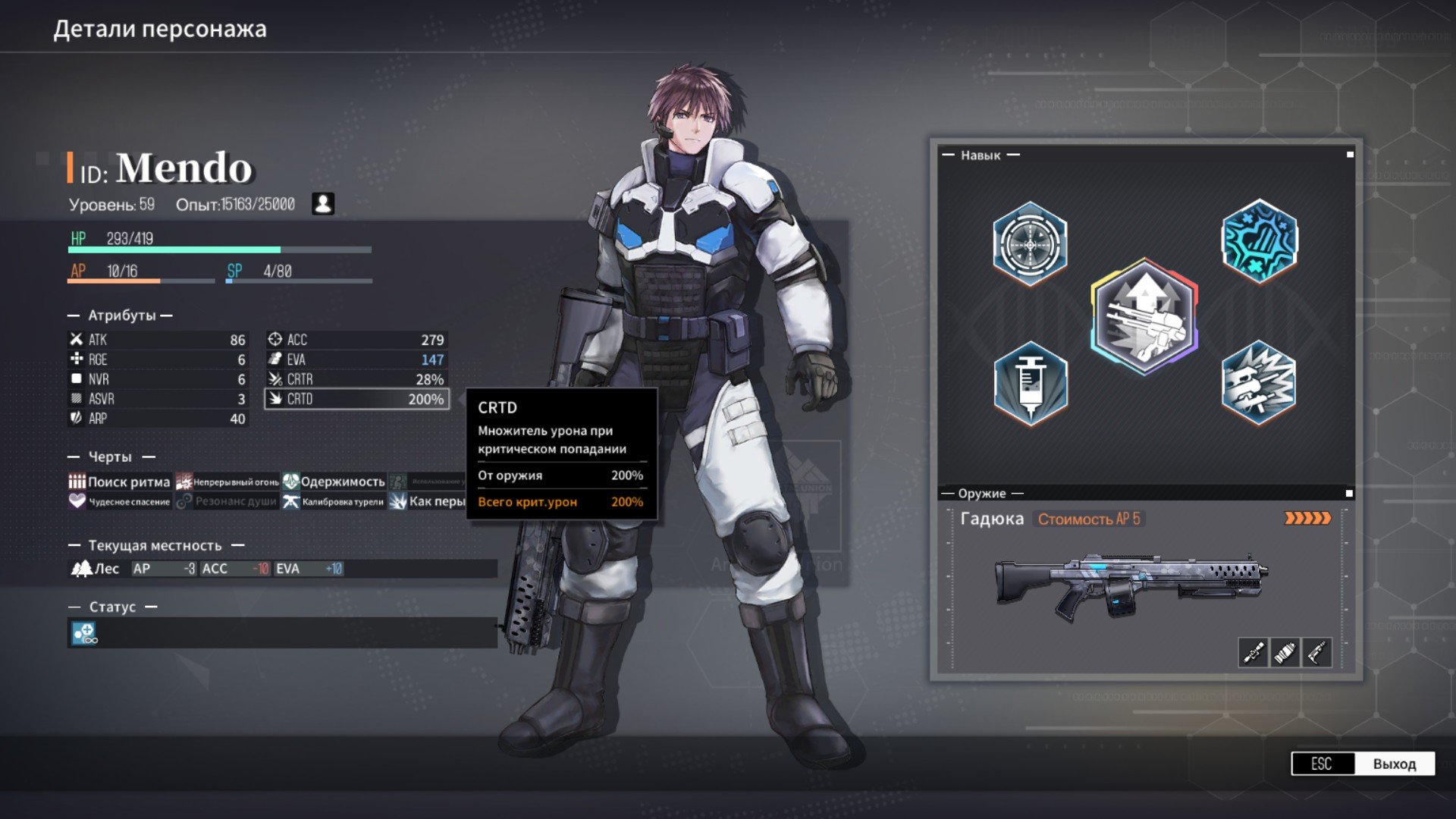View the Непрерывный огонь trait
Screen dimensions: 1456x819
(x=227, y=482)
